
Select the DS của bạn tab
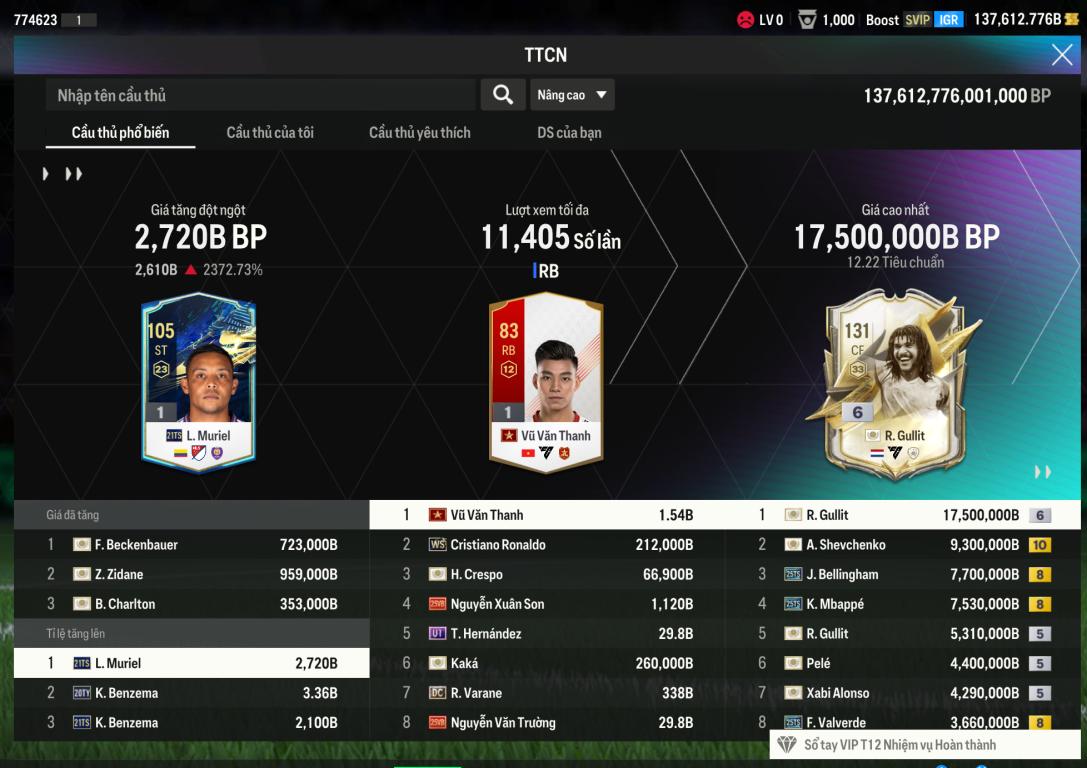[x=569, y=132]
